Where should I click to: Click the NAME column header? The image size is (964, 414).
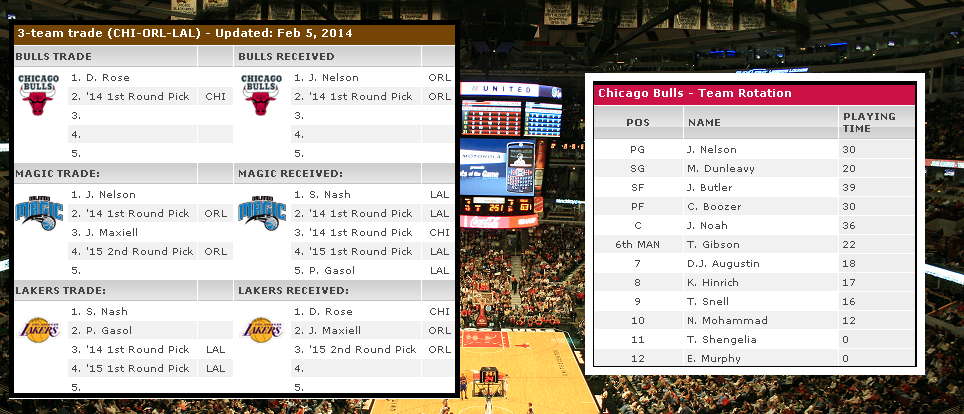coord(704,122)
